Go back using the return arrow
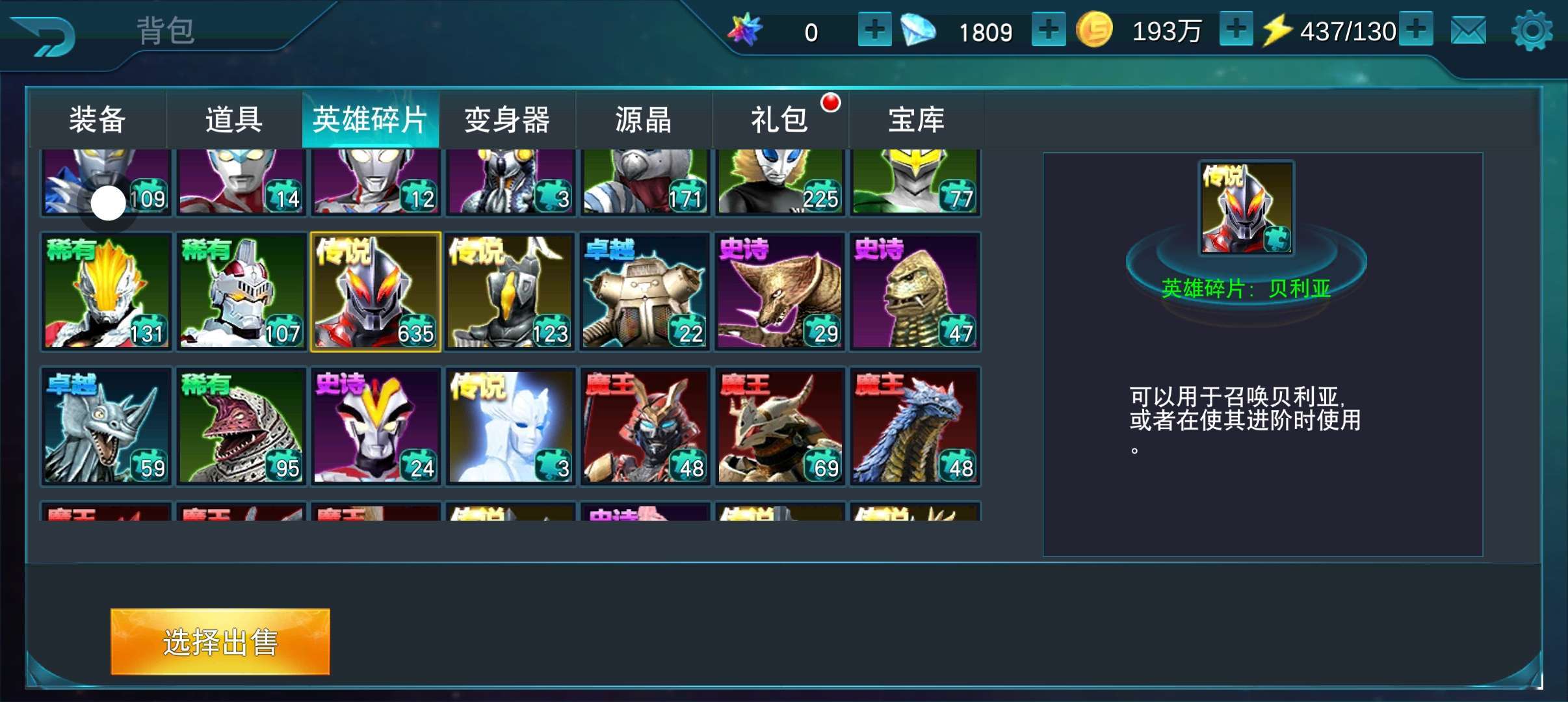 click(44, 36)
